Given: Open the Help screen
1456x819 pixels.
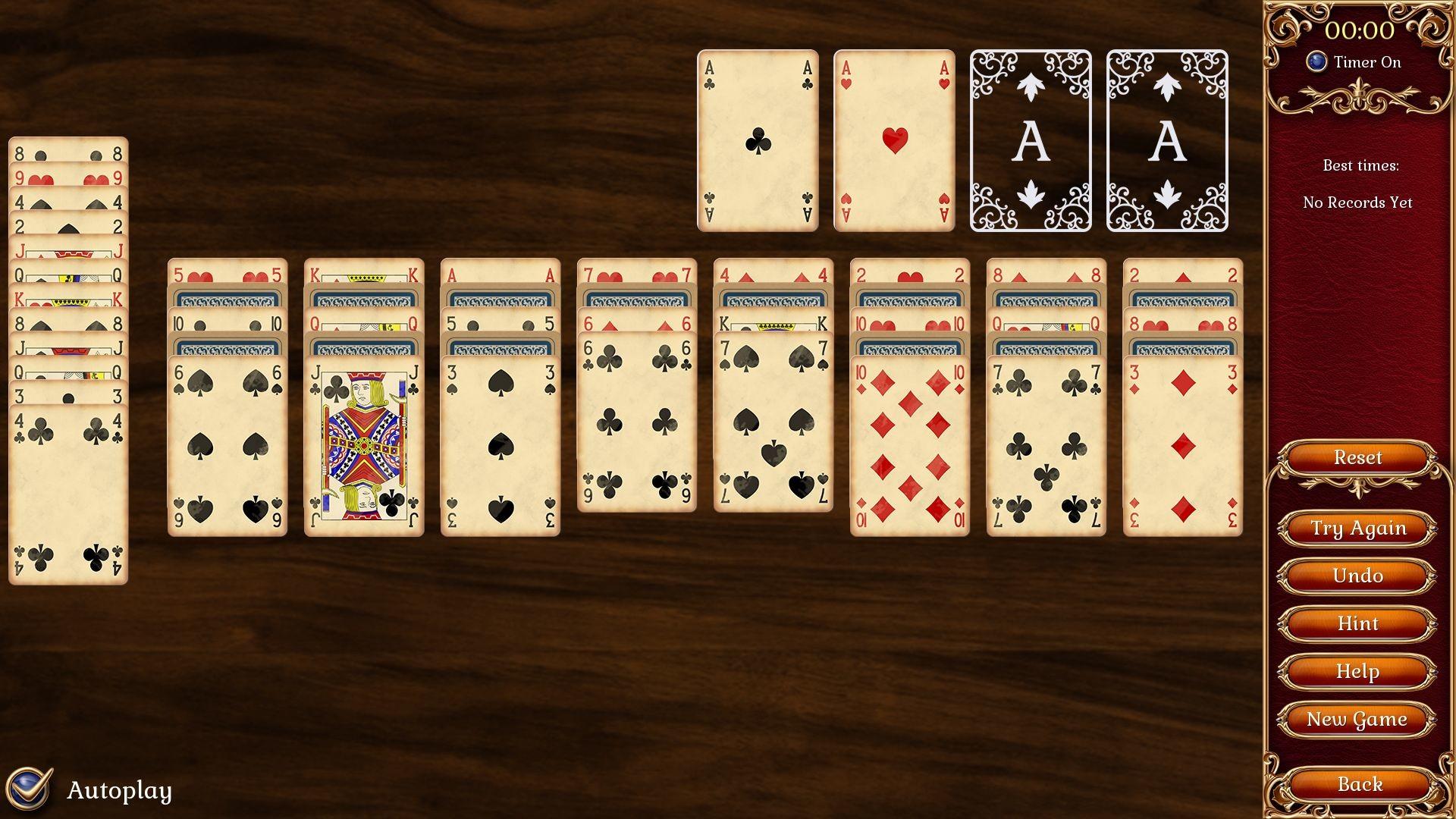Looking at the screenshot, I should tap(1358, 671).
